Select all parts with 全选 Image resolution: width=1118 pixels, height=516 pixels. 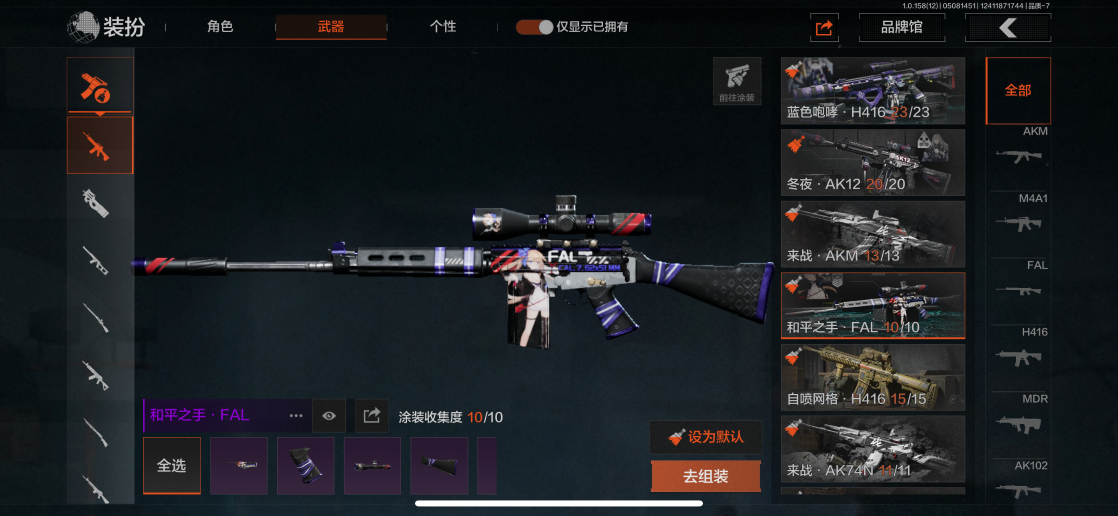point(172,466)
